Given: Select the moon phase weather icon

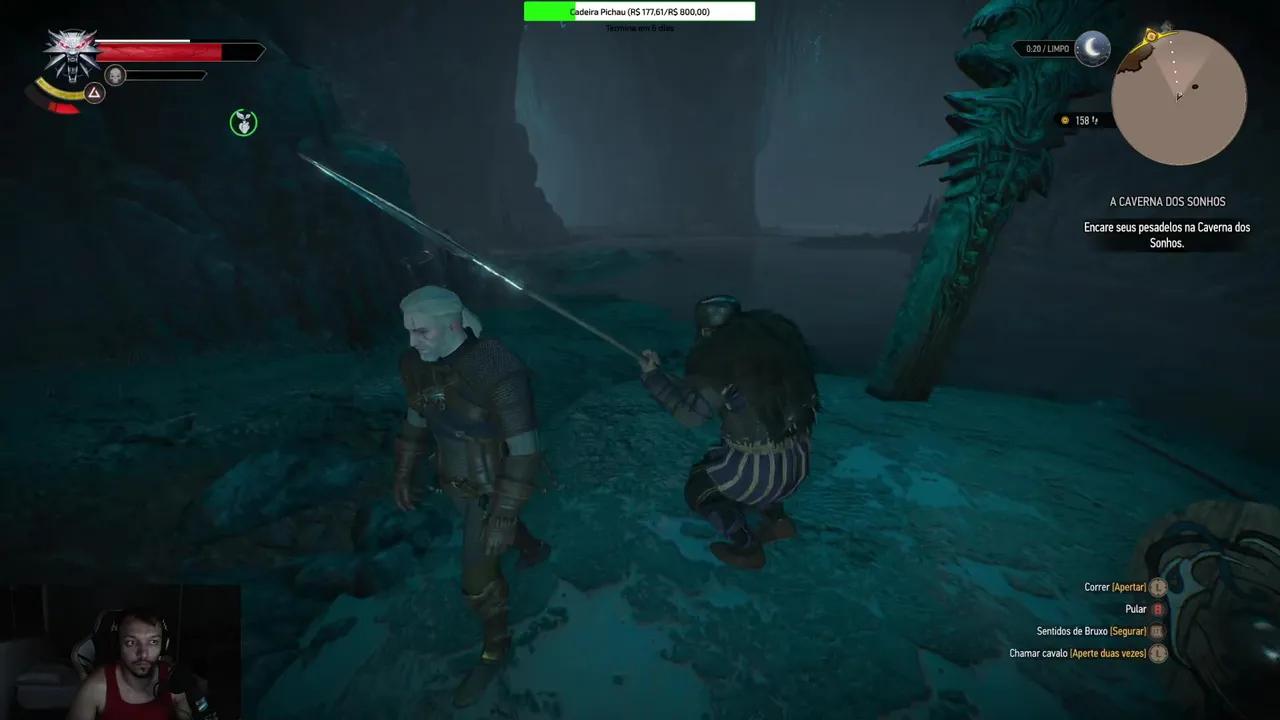Looking at the screenshot, I should pyautogui.click(x=1093, y=48).
